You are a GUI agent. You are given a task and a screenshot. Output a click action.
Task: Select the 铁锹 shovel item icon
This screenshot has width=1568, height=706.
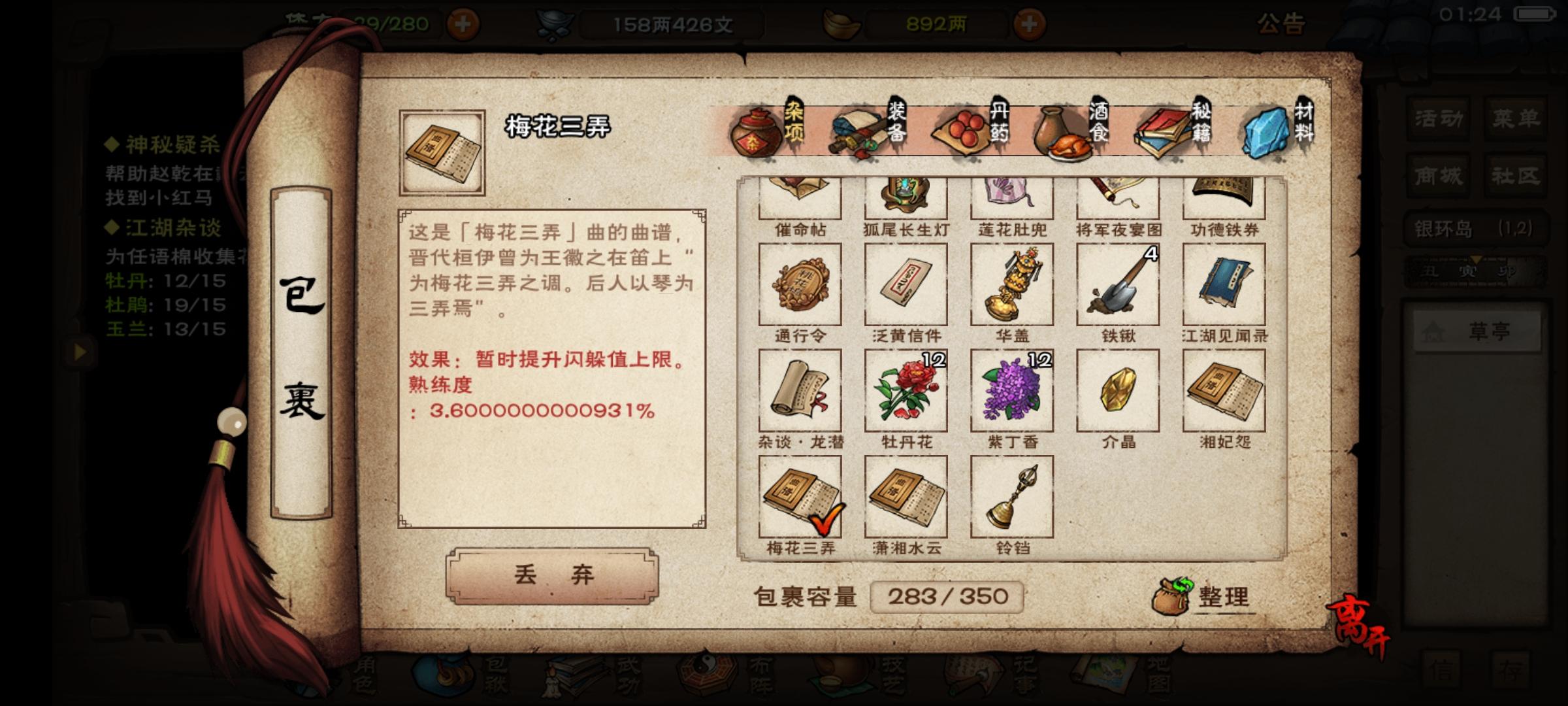[1119, 284]
